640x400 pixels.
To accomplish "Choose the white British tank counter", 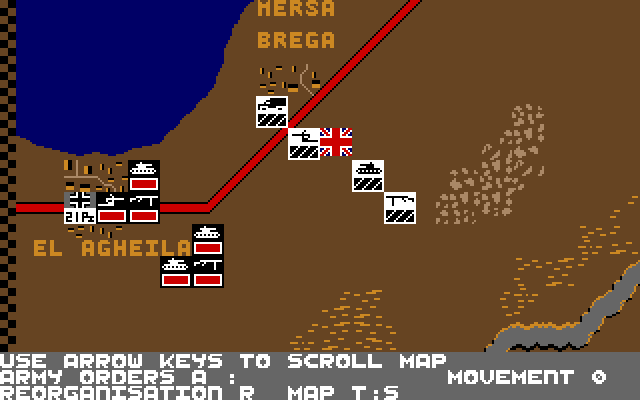I will click(368, 176).
